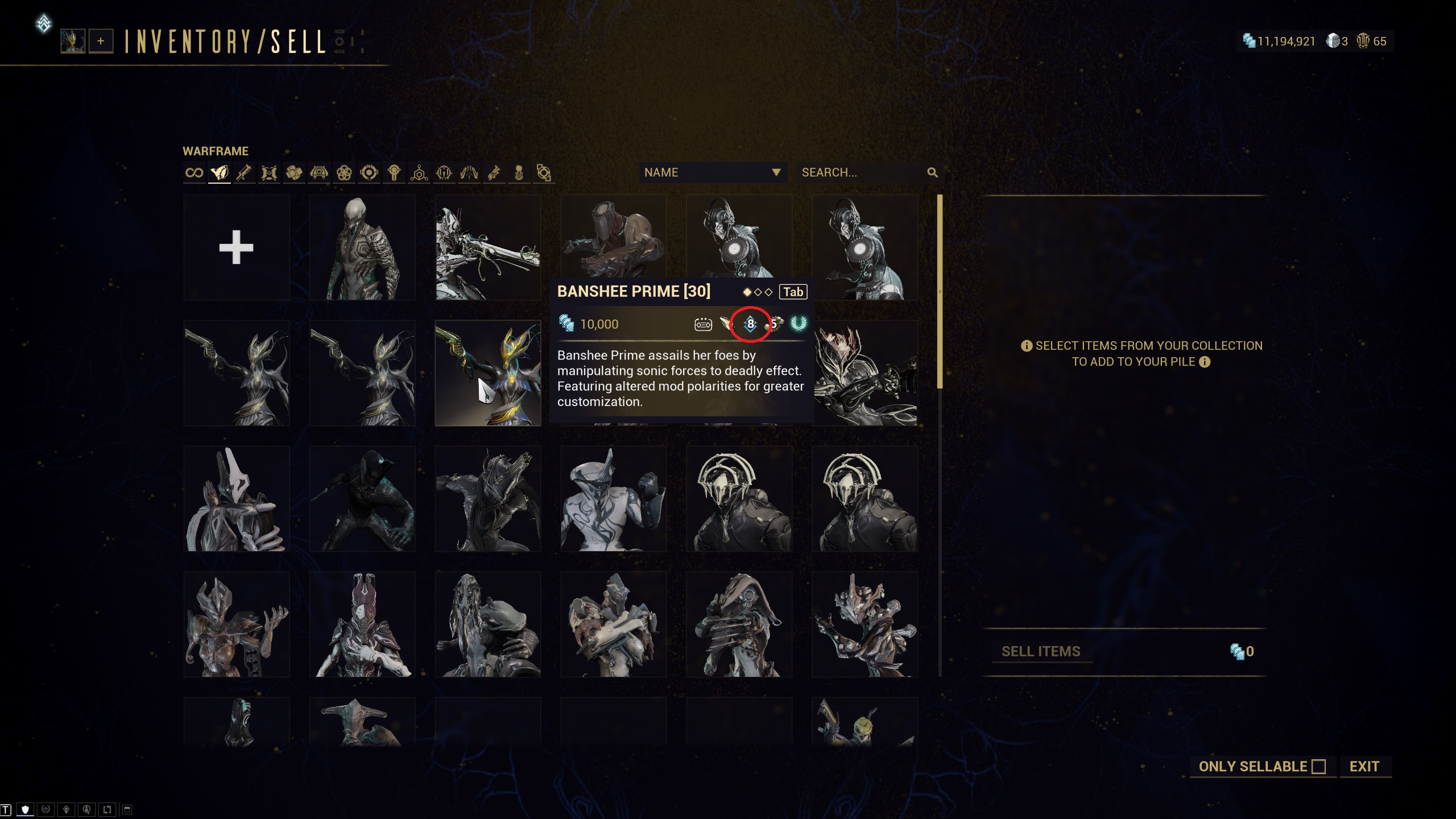Select the Warframe helmet category tab
Viewport: 1456px width, 819px height.
(x=219, y=172)
